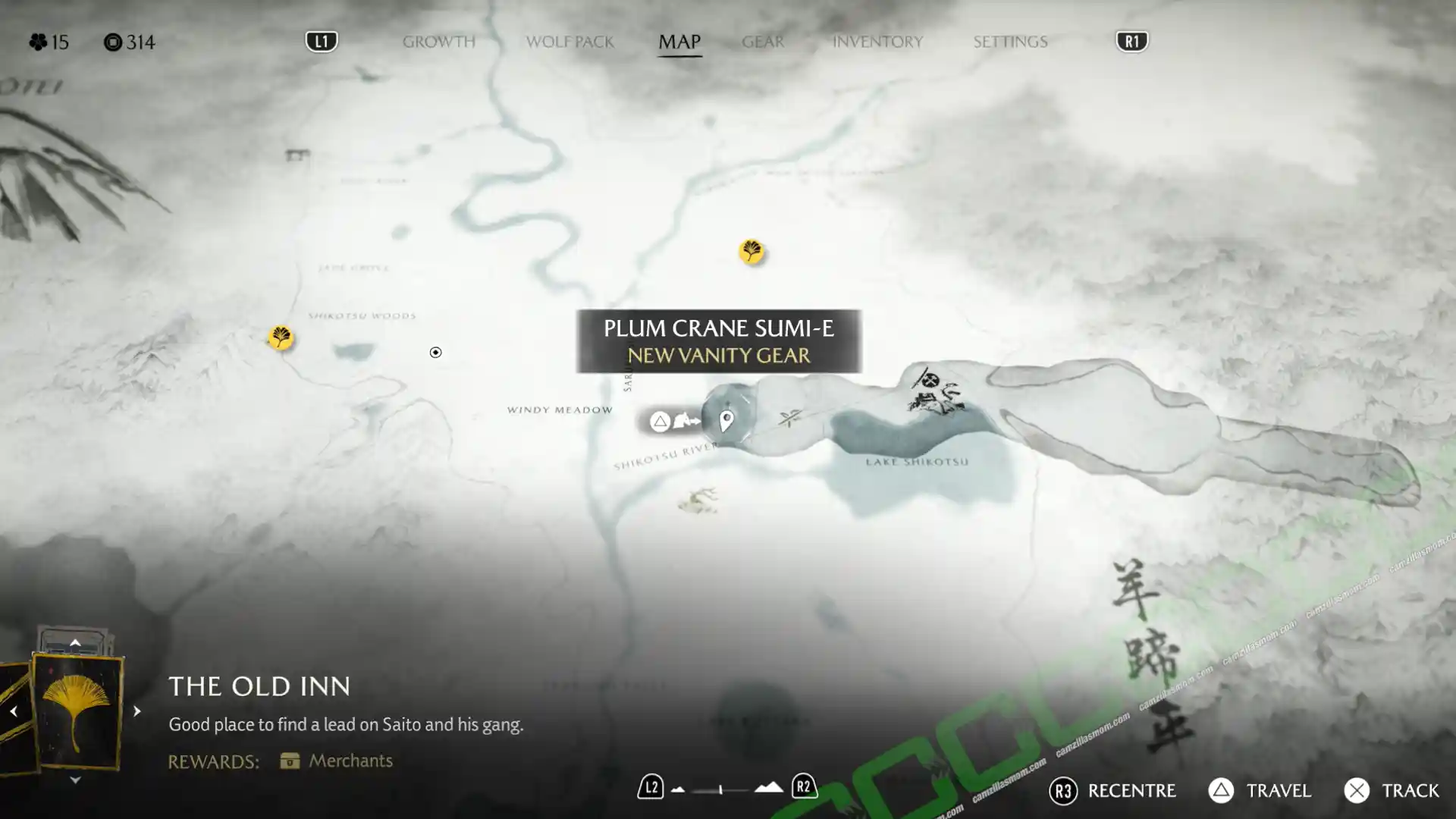Click the player position marker near Shikotsu Woods

pos(435,353)
